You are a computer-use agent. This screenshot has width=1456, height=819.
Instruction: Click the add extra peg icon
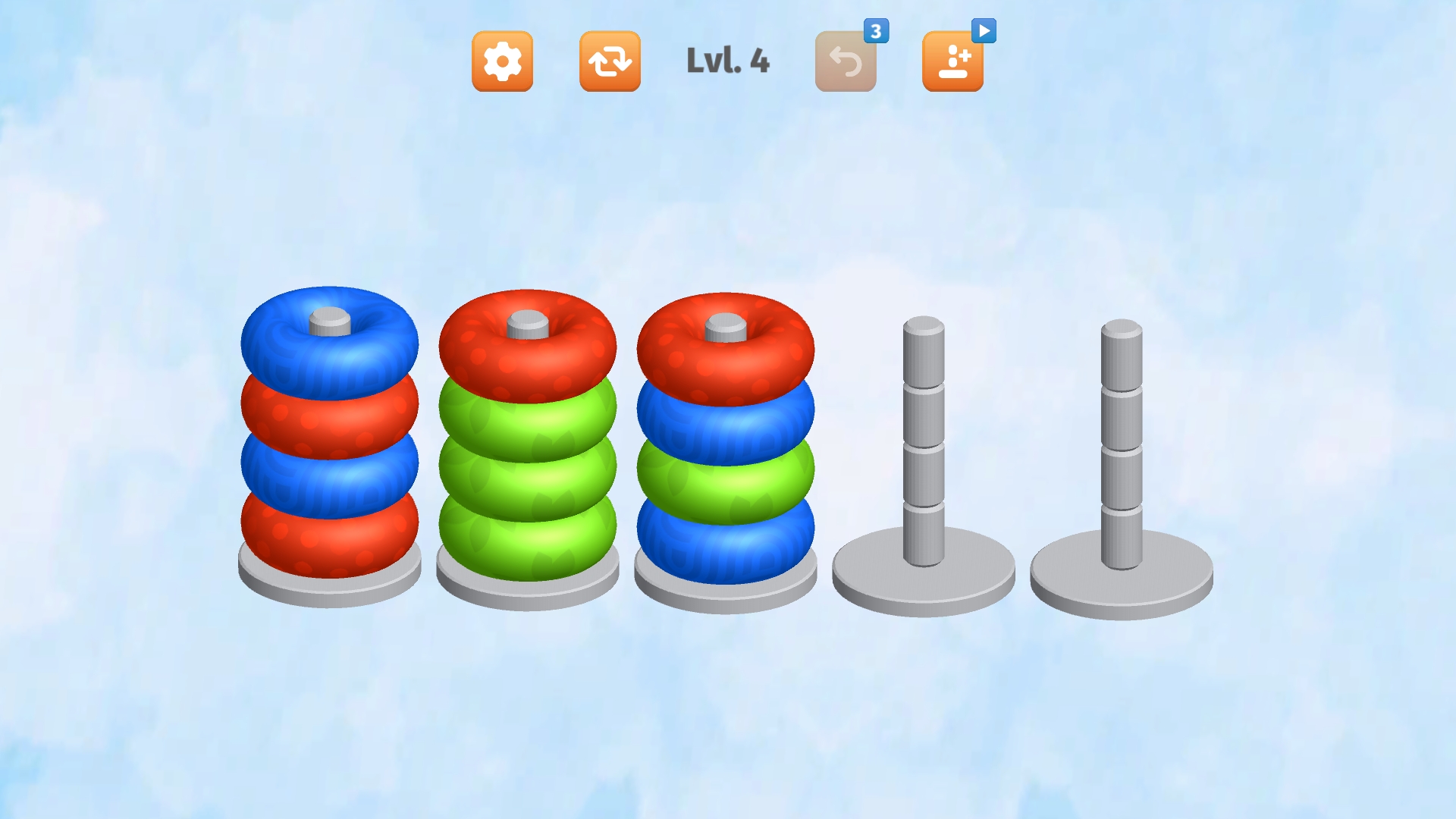(953, 62)
